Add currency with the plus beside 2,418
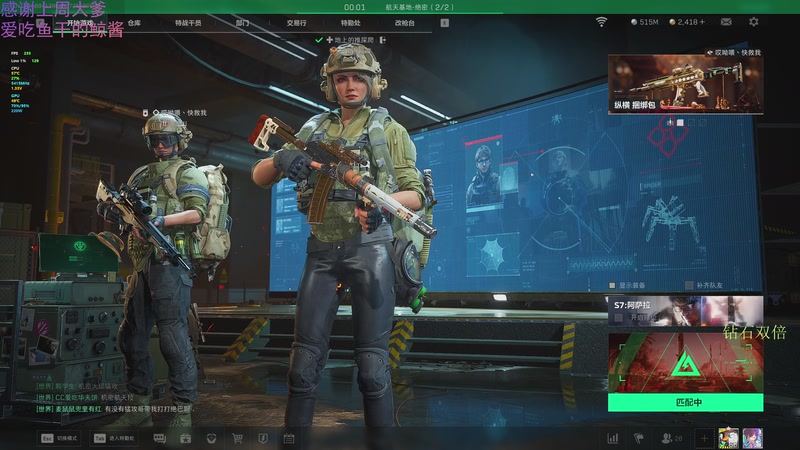The image size is (800, 450). [x=702, y=21]
